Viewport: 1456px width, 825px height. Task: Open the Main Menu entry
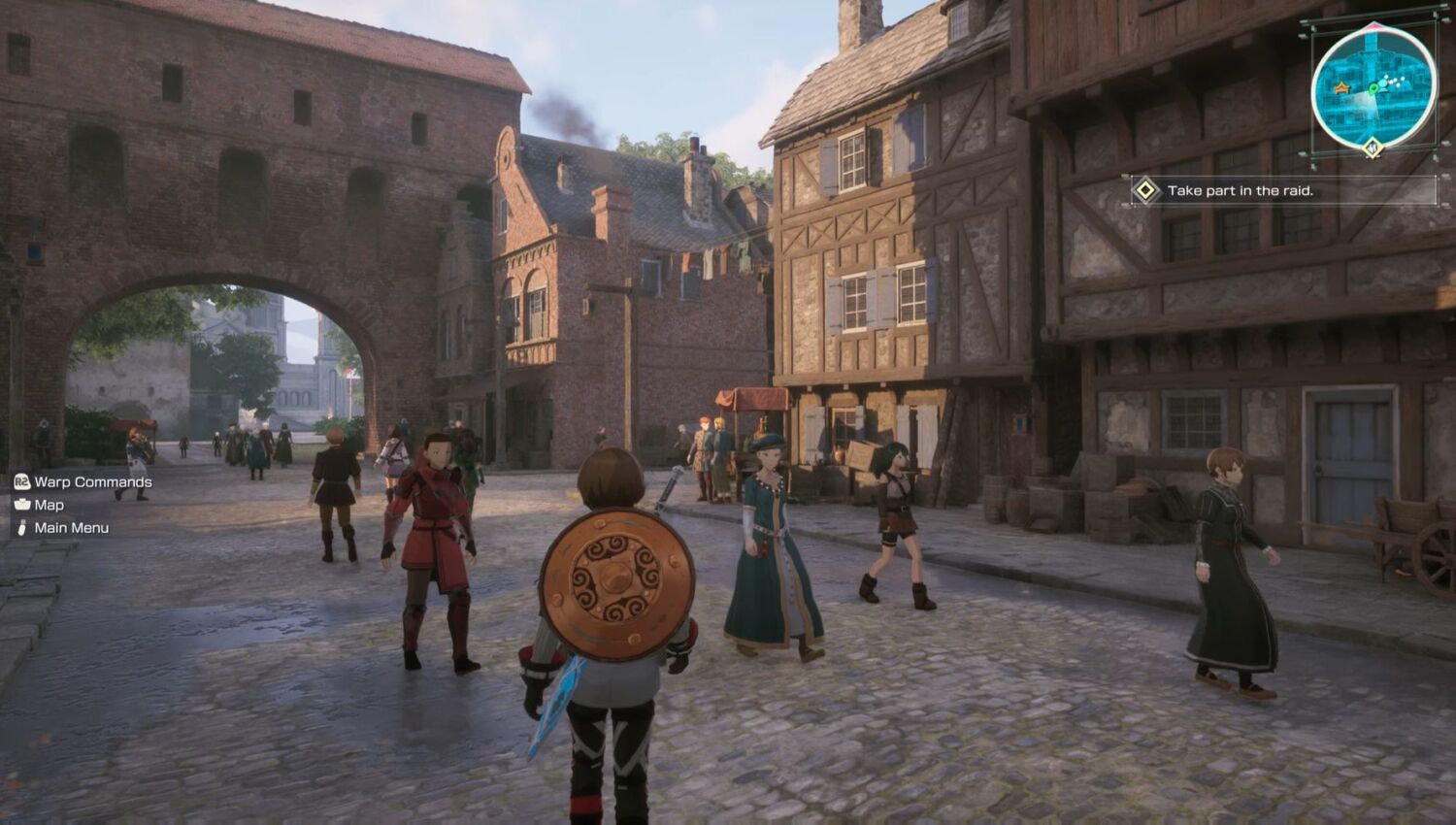tap(71, 528)
